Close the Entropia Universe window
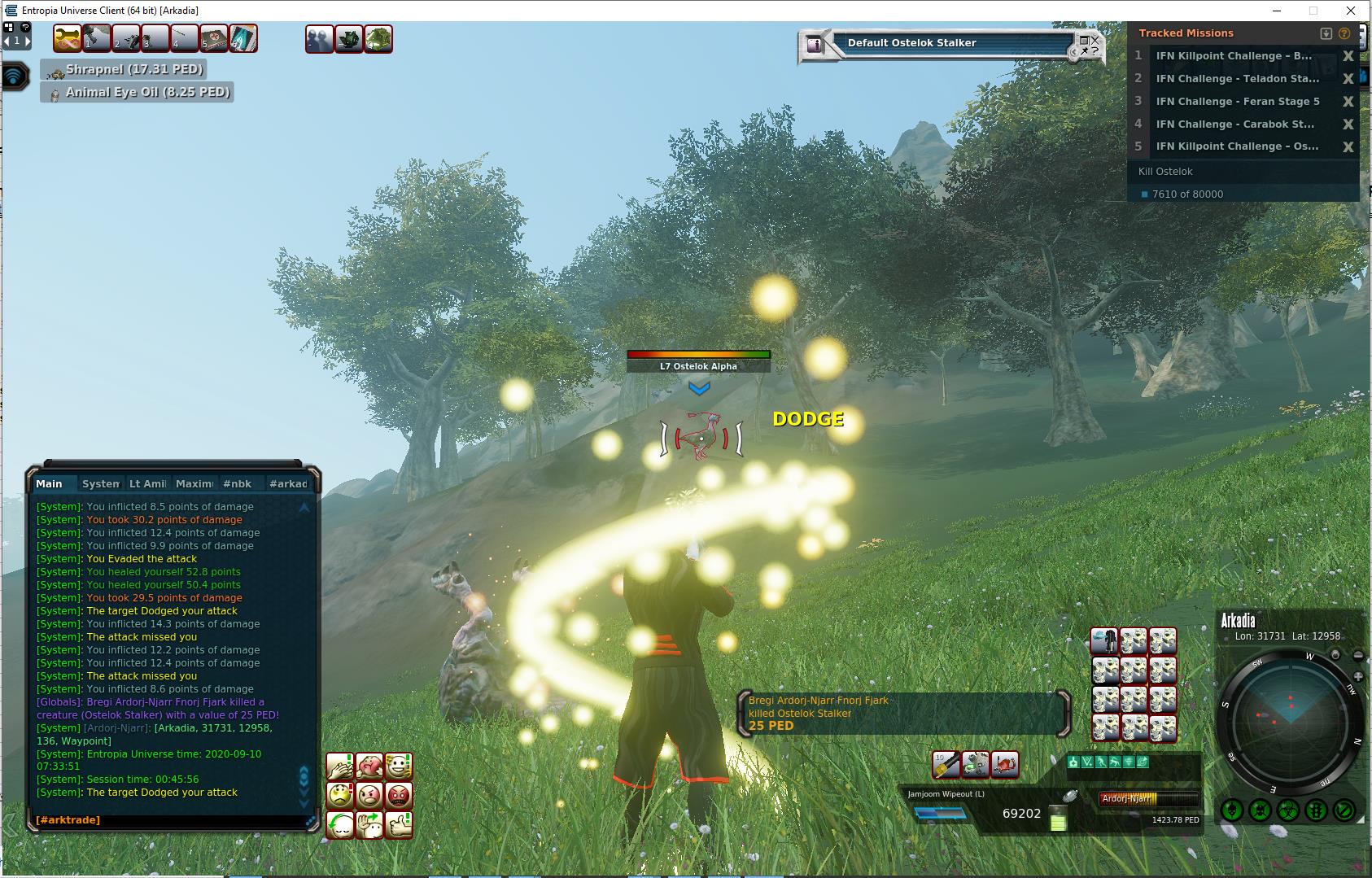Image resolution: width=1372 pixels, height=878 pixels. [x=1352, y=11]
